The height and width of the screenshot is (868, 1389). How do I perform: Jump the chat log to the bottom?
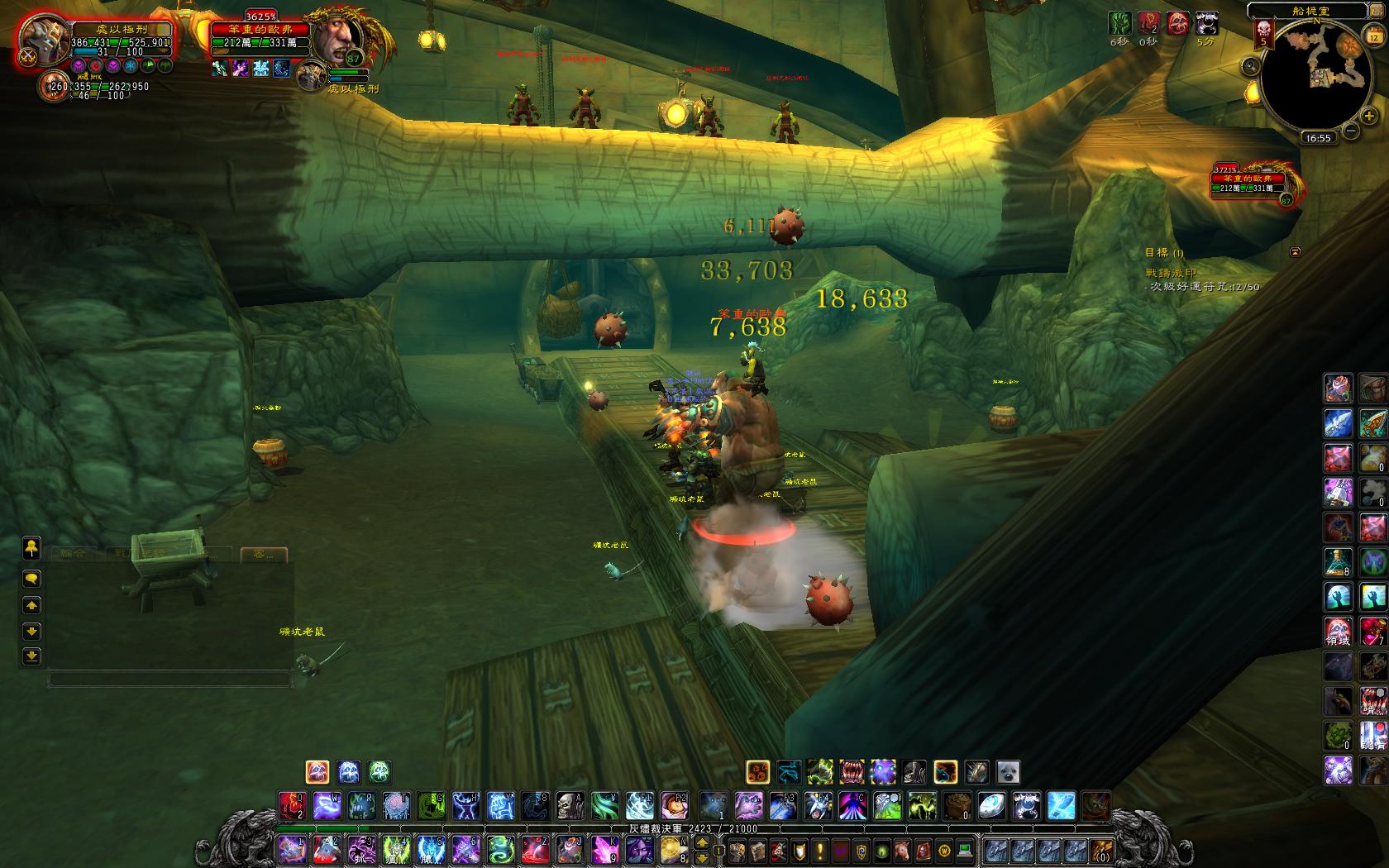pos(31,656)
